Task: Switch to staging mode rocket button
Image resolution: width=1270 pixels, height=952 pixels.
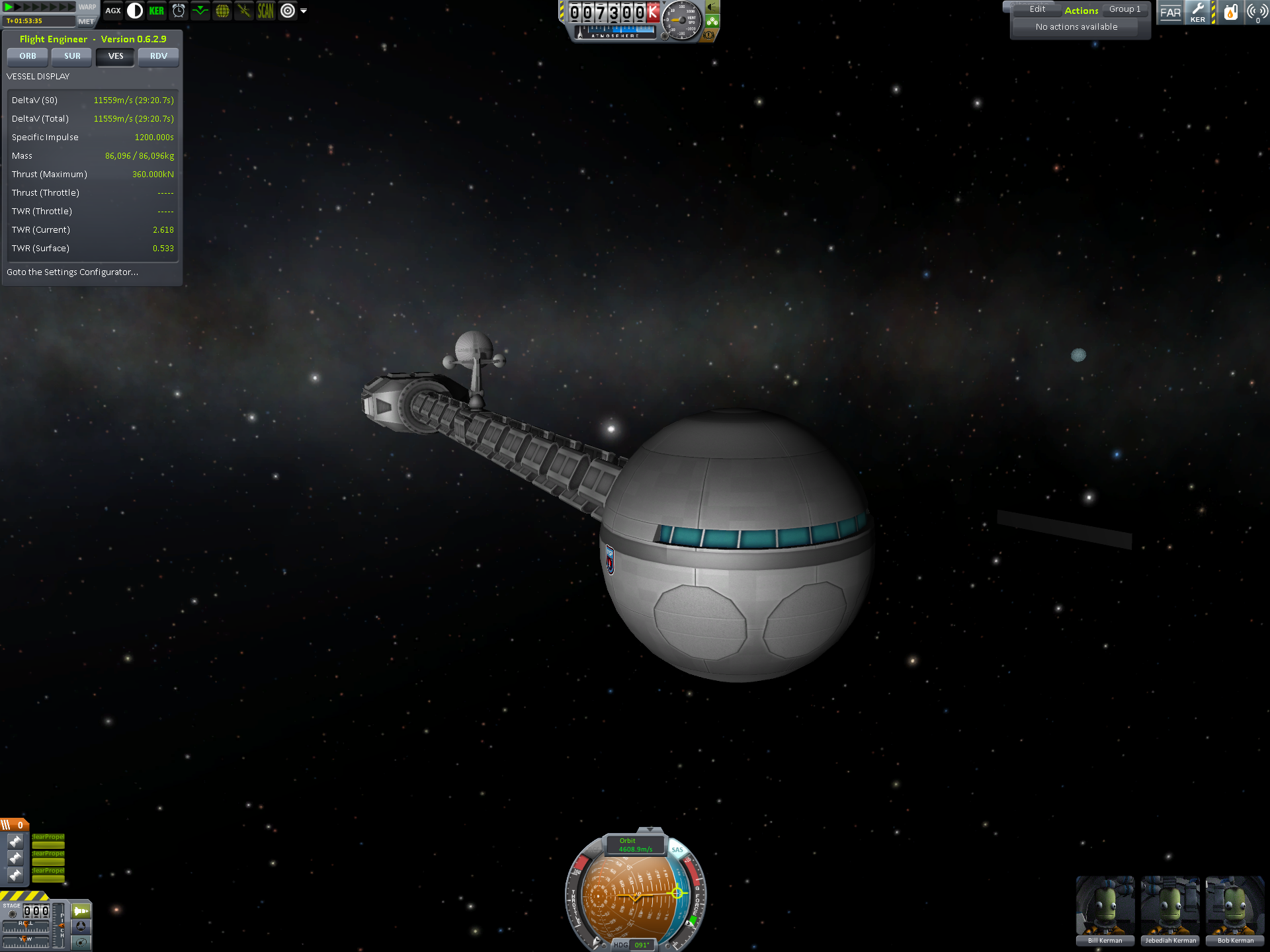Action: point(81,911)
